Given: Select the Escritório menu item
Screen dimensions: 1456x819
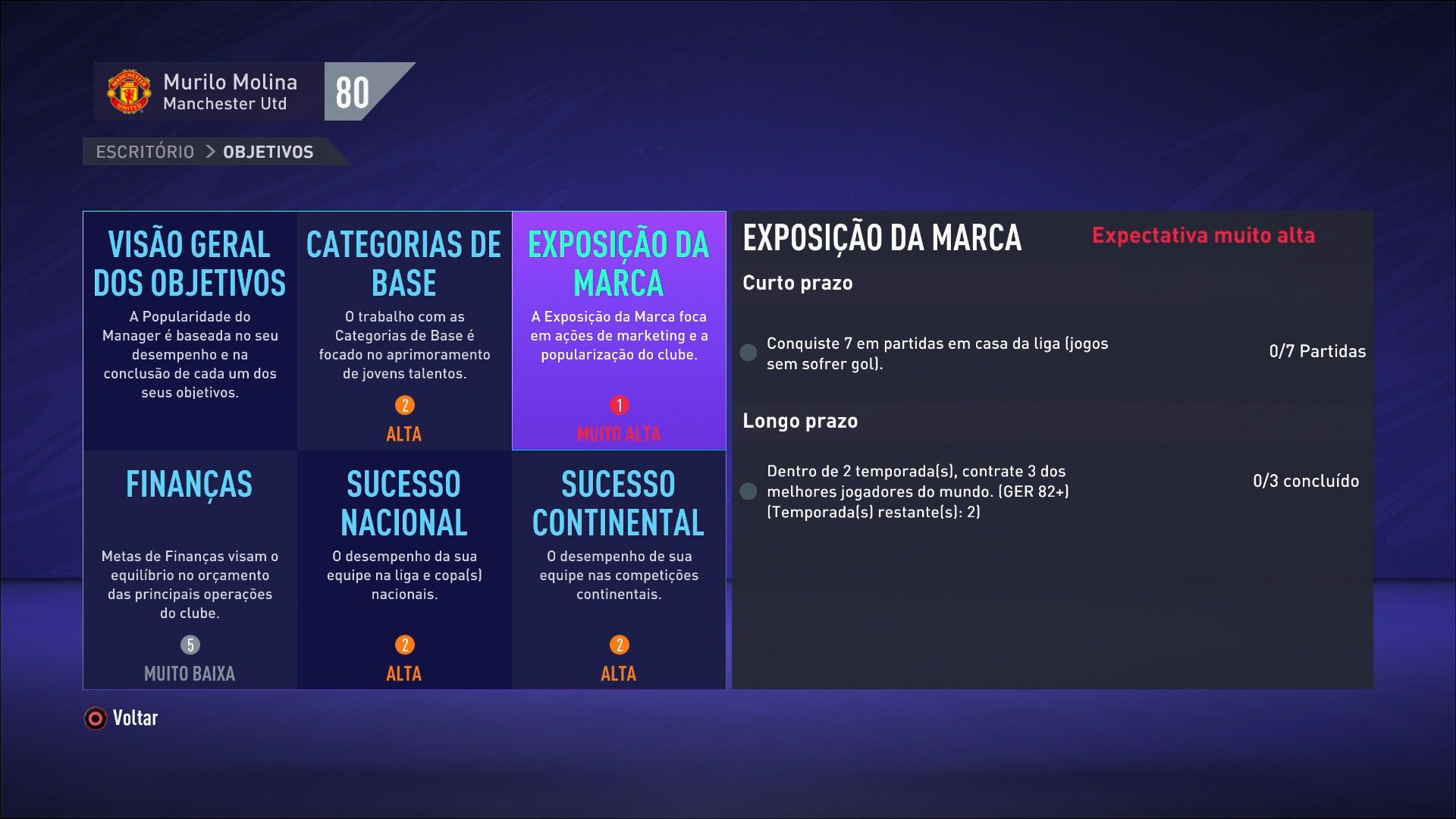Looking at the screenshot, I should 144,151.
